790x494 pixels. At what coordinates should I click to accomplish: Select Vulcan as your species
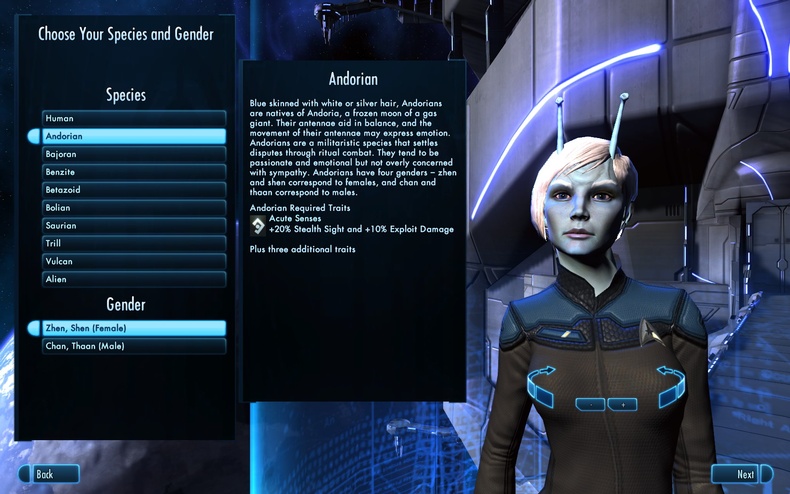click(133, 261)
